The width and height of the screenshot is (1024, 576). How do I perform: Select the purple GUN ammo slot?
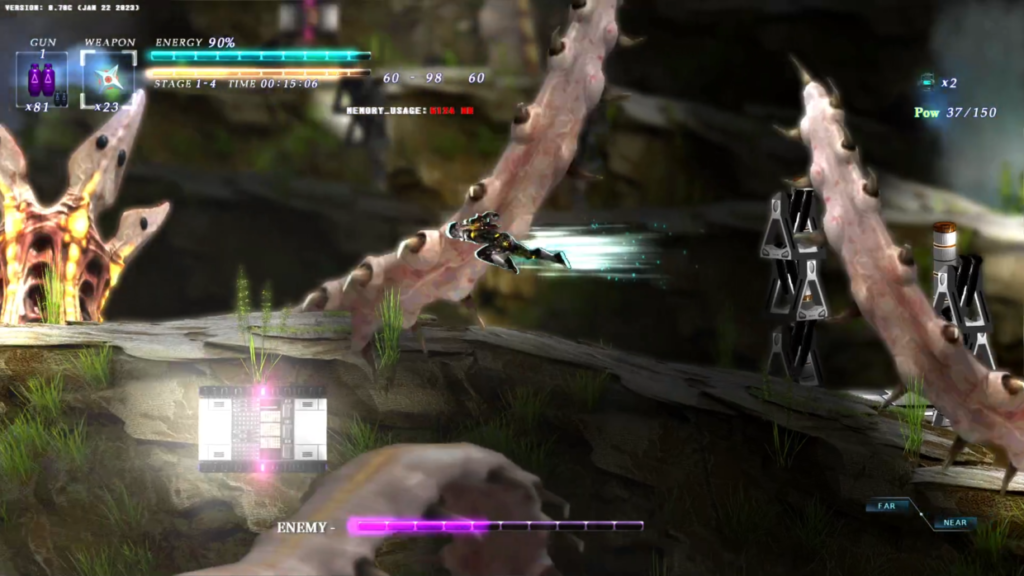(42, 79)
